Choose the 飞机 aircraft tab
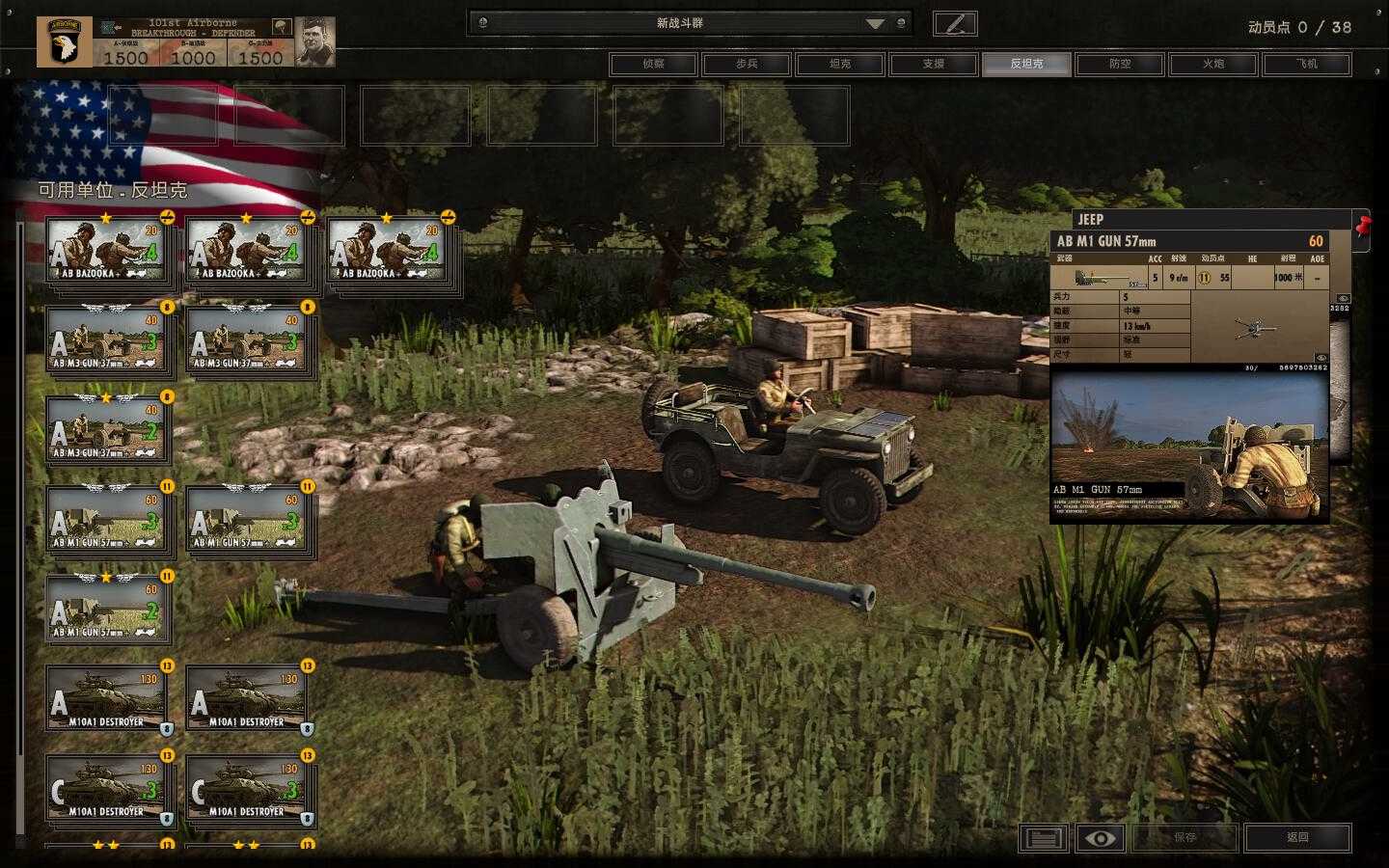This screenshot has height=868, width=1389. click(1306, 64)
